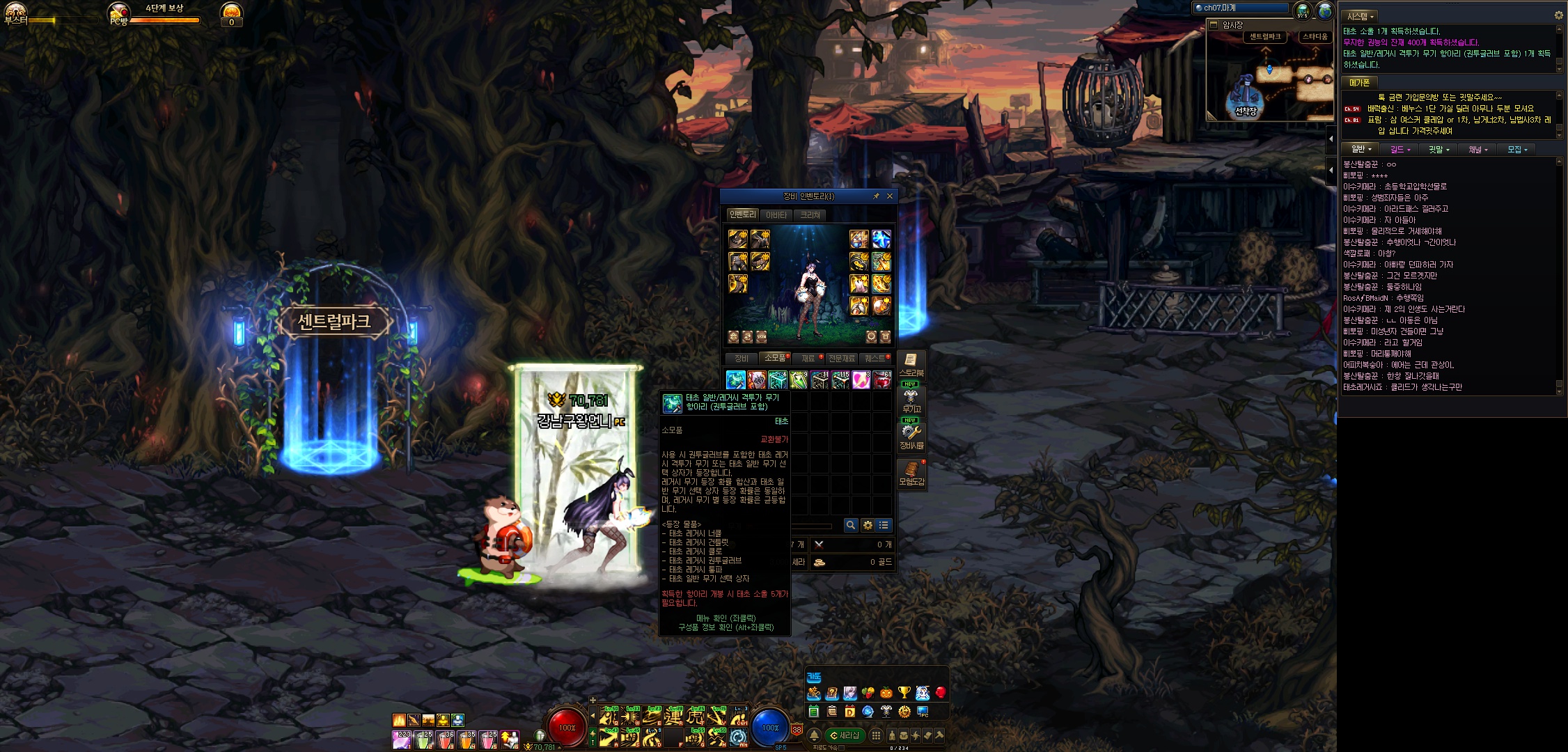Open the 무기고 (Armory) side button

[911, 402]
